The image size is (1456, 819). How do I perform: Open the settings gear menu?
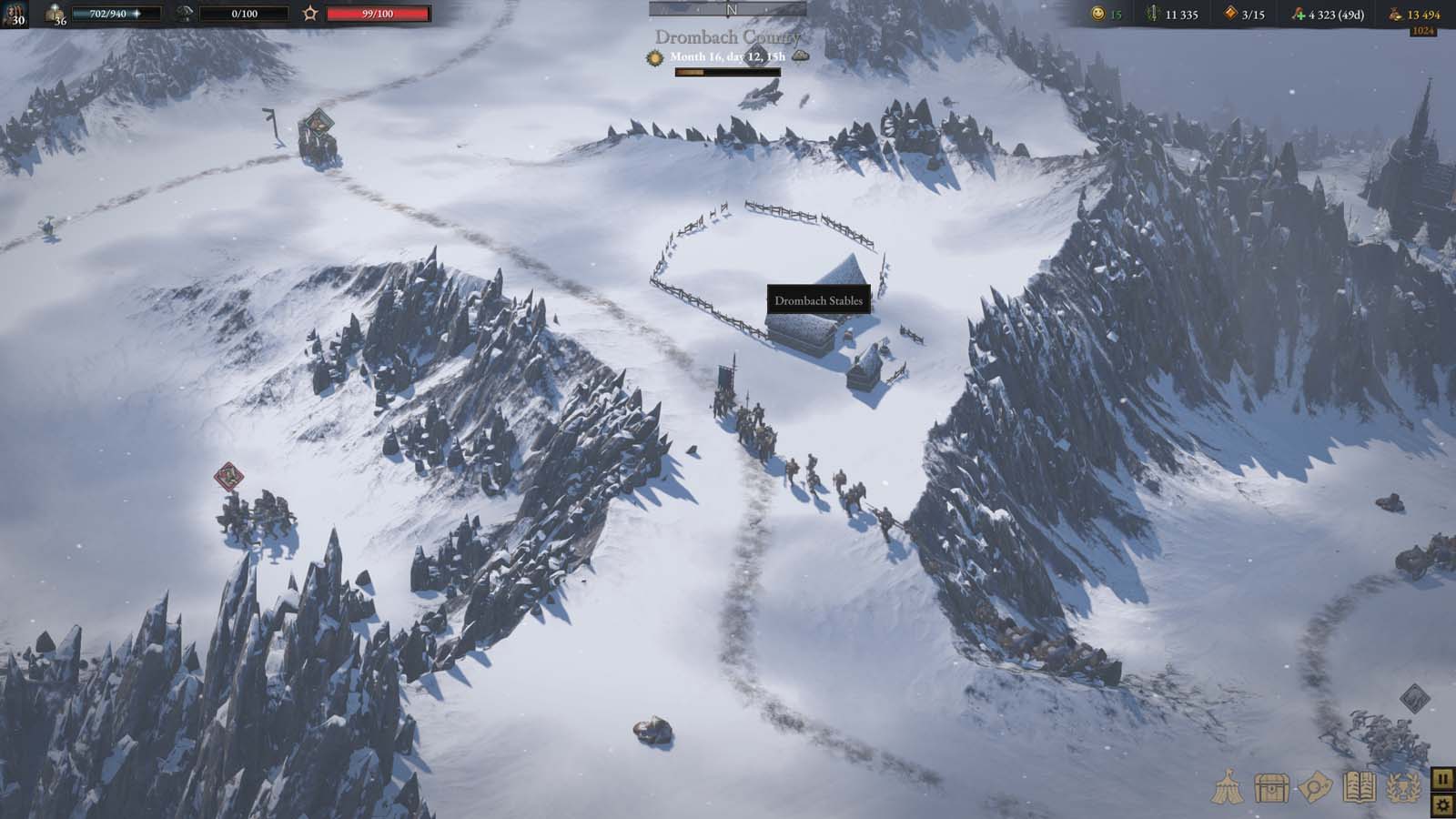[1444, 805]
